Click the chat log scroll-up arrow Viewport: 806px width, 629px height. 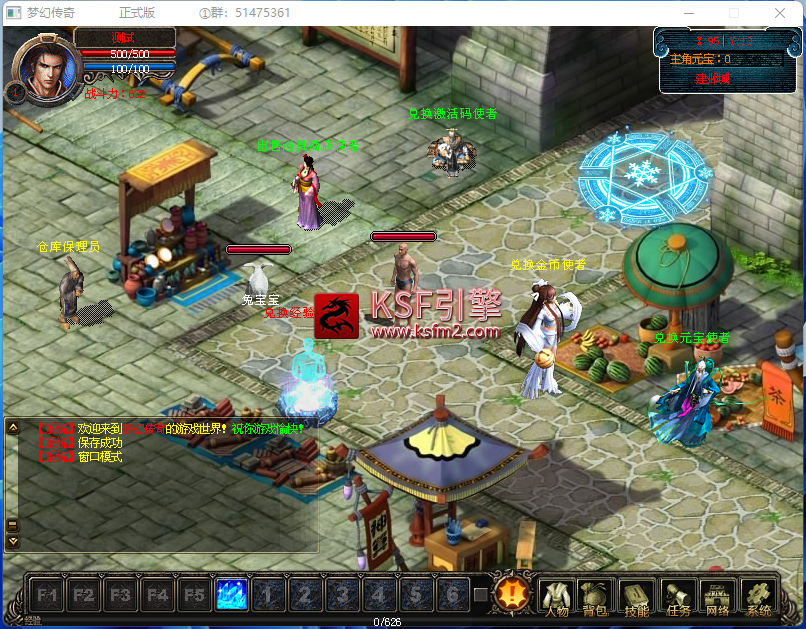(x=13, y=428)
